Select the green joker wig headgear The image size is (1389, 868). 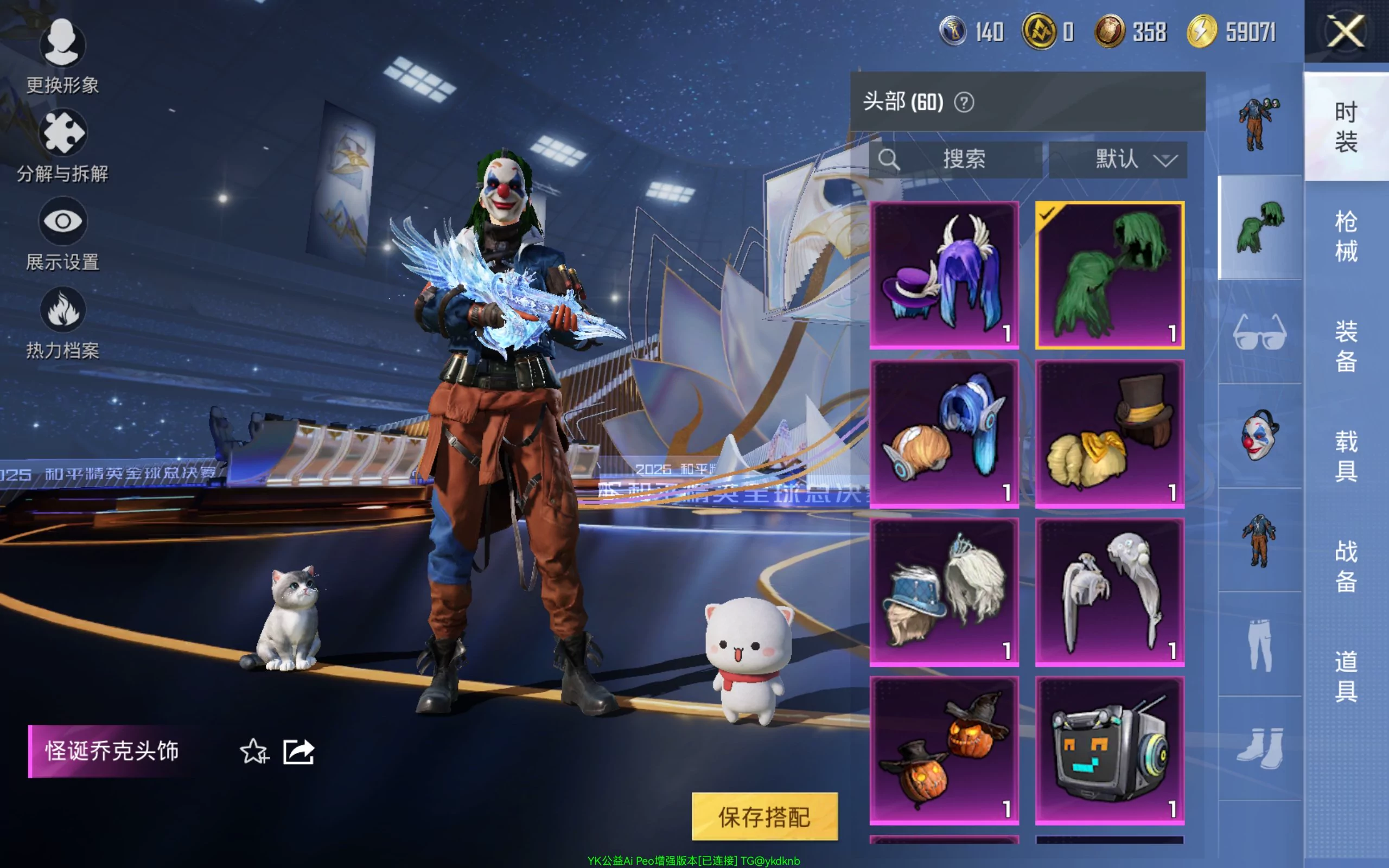(1110, 275)
